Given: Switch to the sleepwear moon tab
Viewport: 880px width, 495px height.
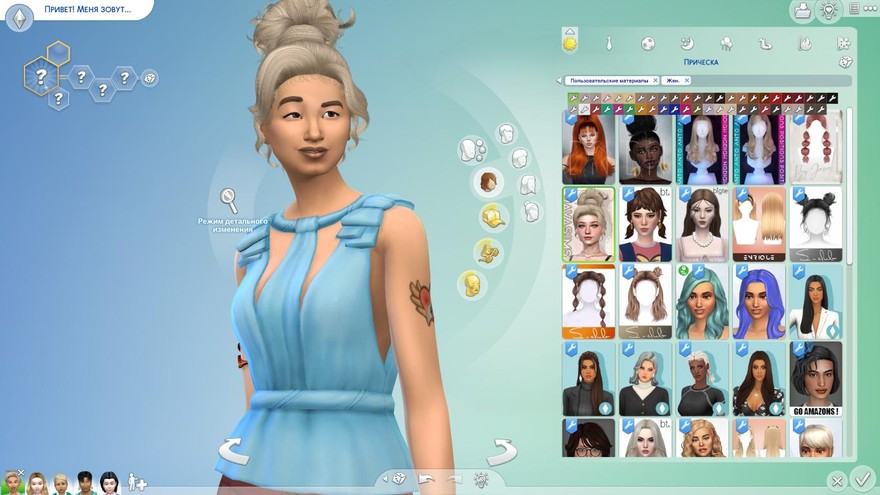Looking at the screenshot, I should pos(687,43).
